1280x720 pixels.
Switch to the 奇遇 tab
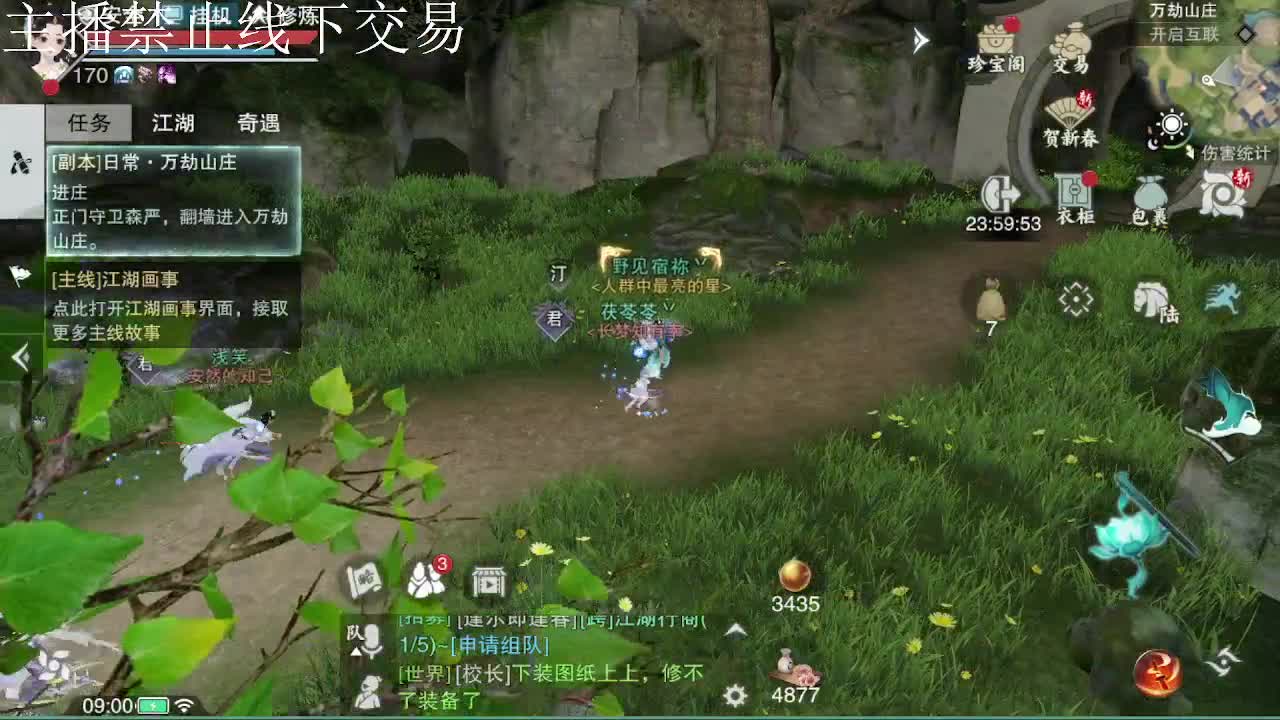click(x=258, y=123)
